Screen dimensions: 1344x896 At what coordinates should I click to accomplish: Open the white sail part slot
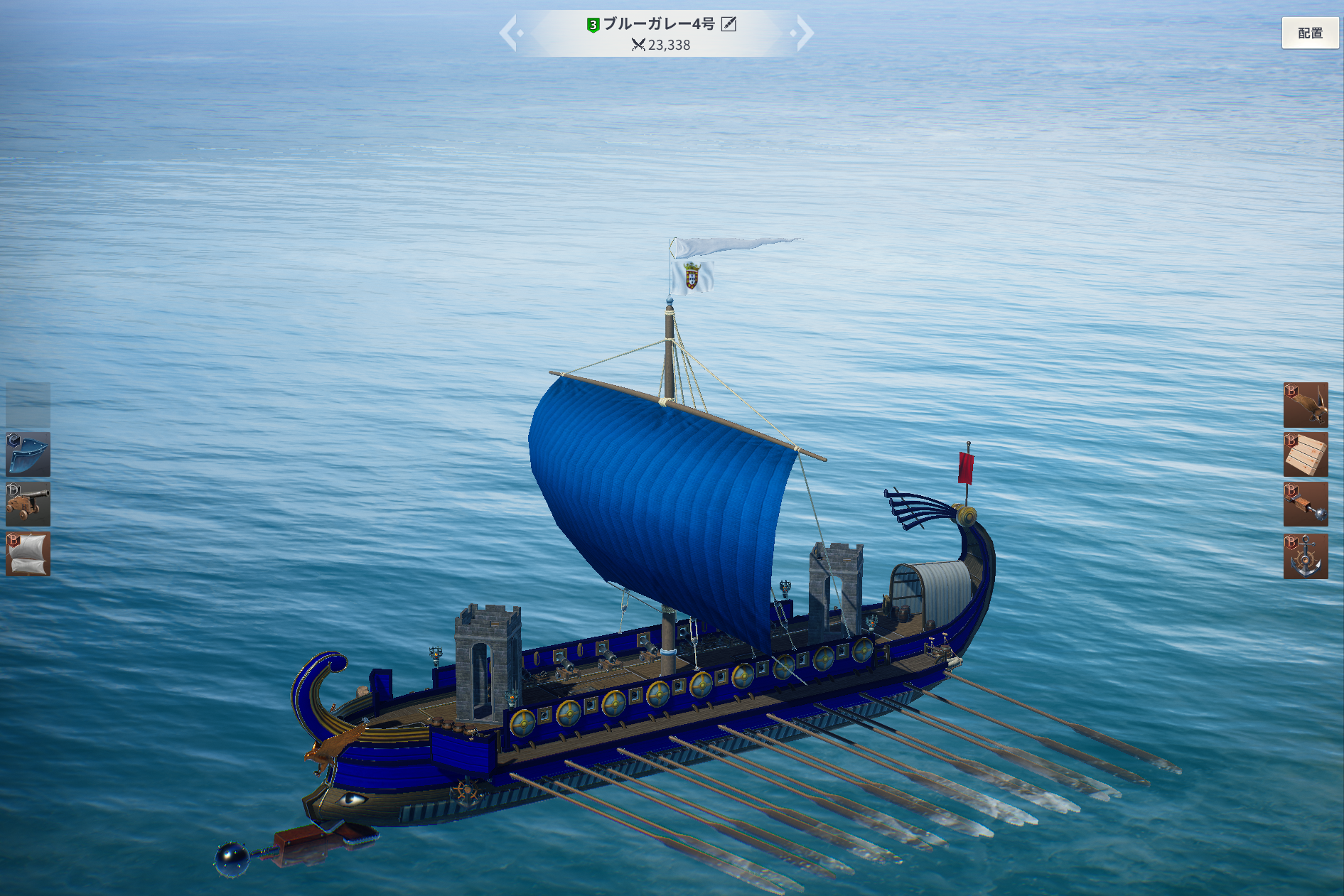tap(28, 554)
